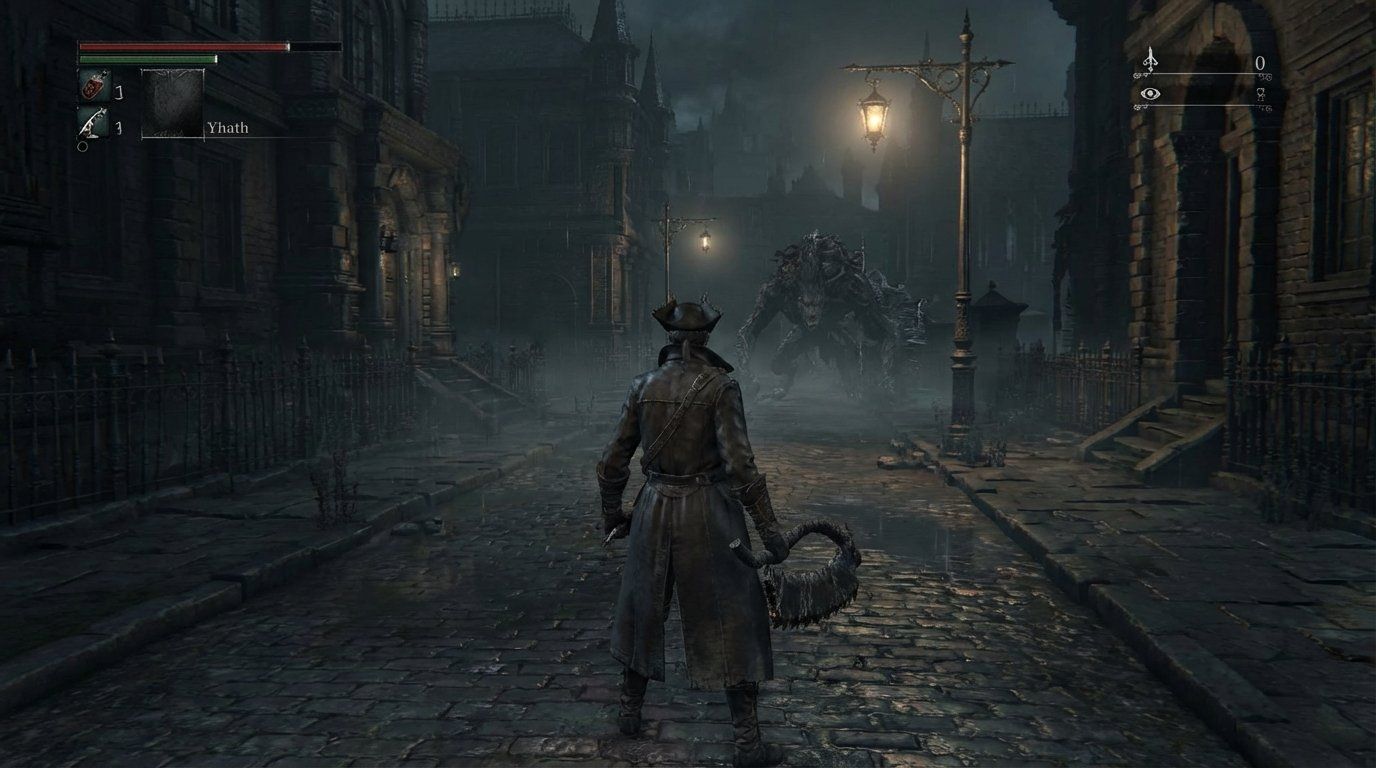Click the red health bar
This screenshot has width=1376, height=768.
point(180,46)
